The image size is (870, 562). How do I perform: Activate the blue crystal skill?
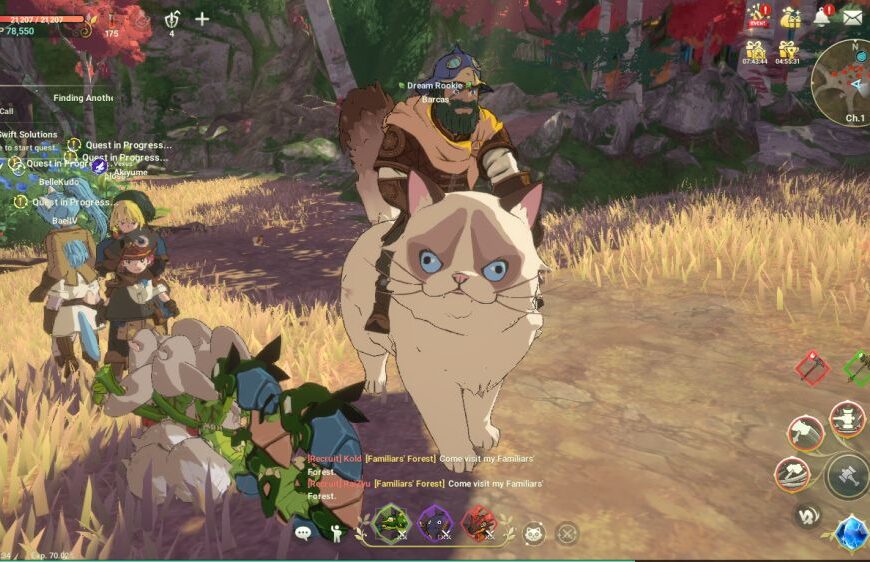click(851, 534)
